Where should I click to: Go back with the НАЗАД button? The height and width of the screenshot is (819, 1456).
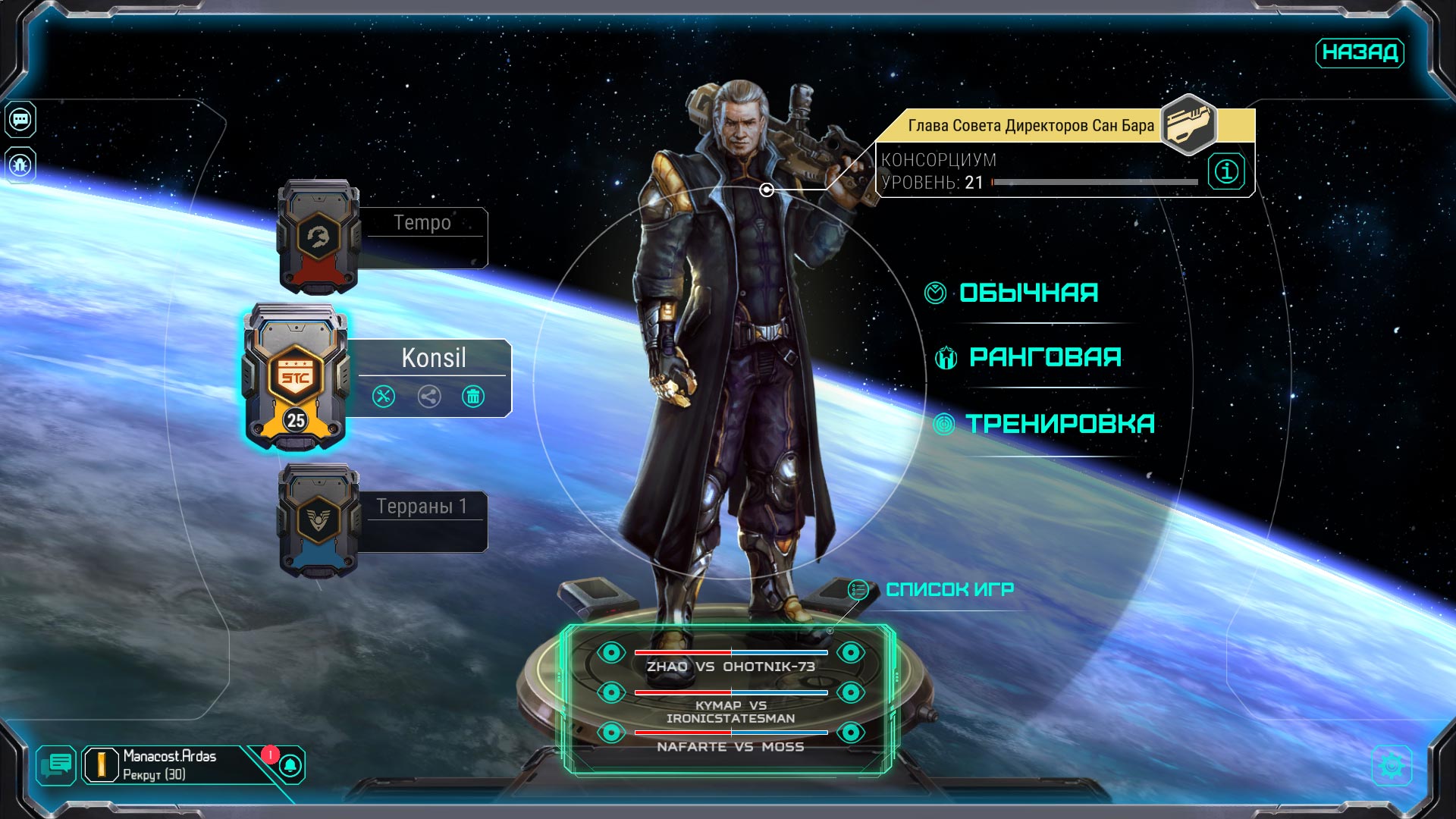(x=1359, y=52)
